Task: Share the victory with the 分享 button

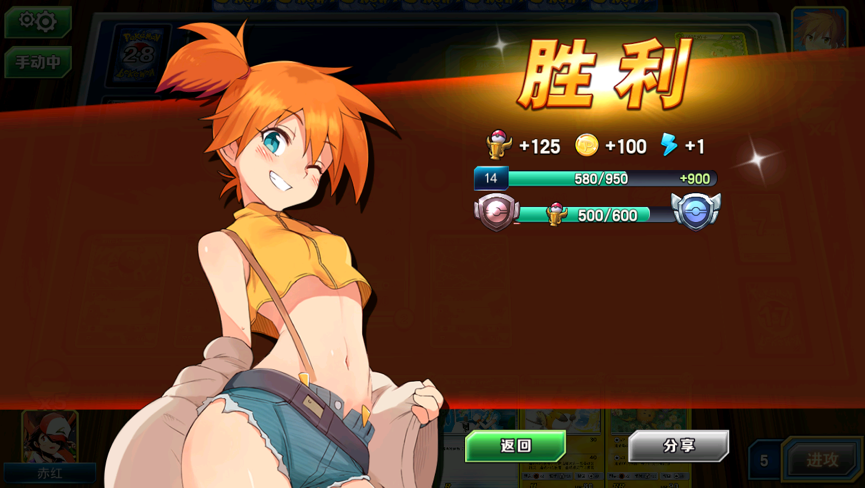Action: coord(678,446)
